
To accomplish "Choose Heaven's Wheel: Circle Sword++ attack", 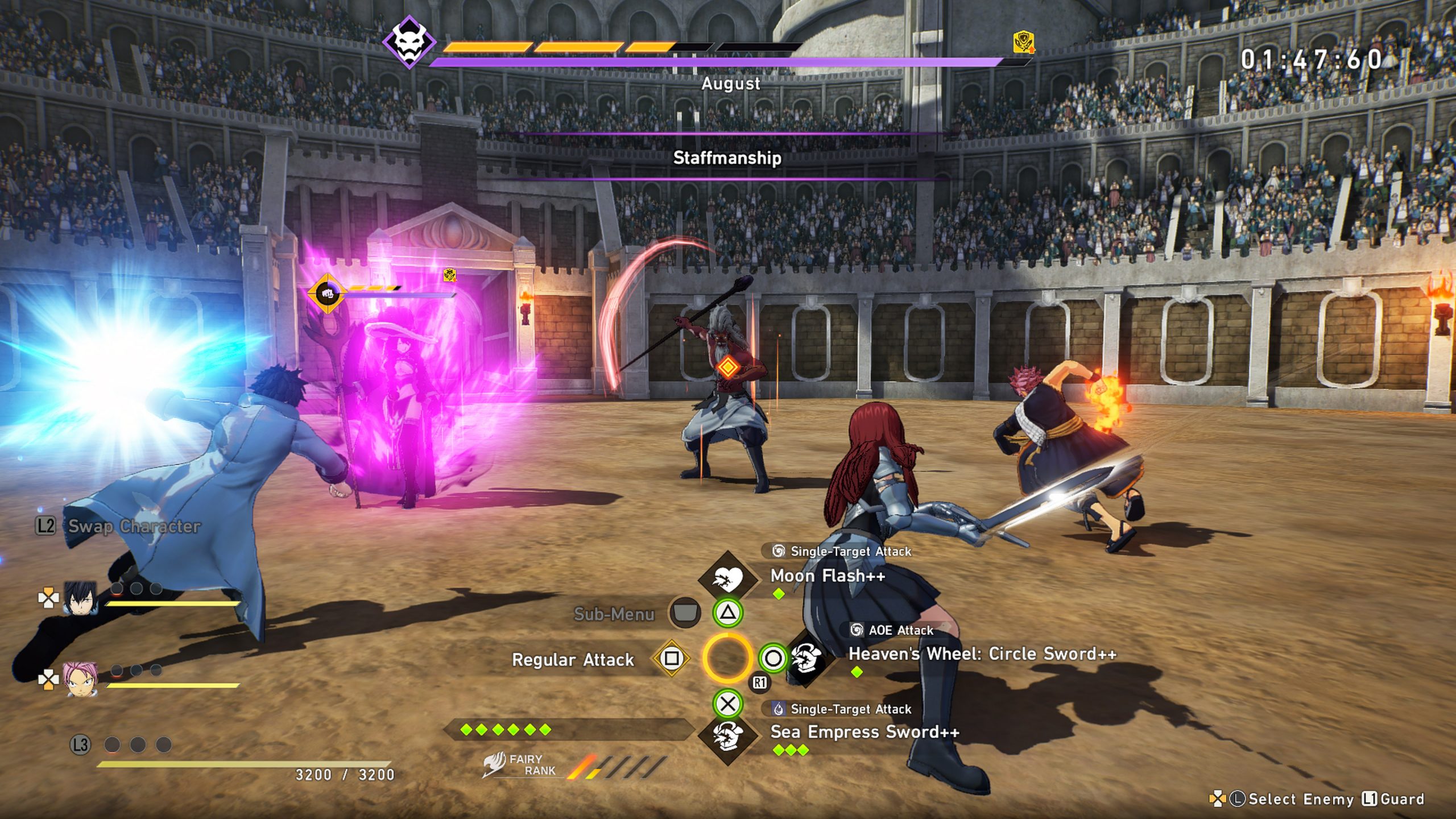I will [982, 654].
